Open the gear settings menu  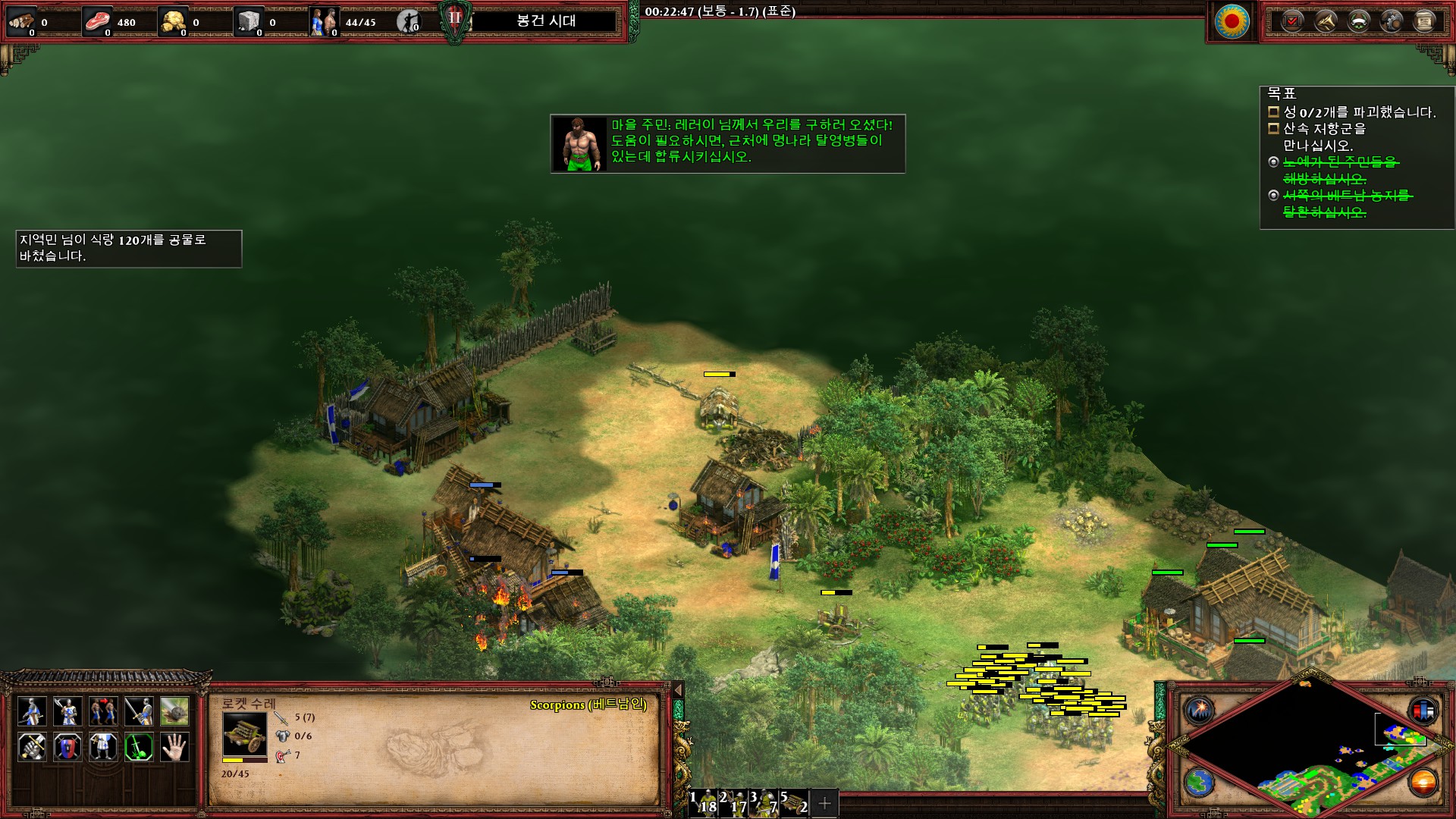point(1392,21)
